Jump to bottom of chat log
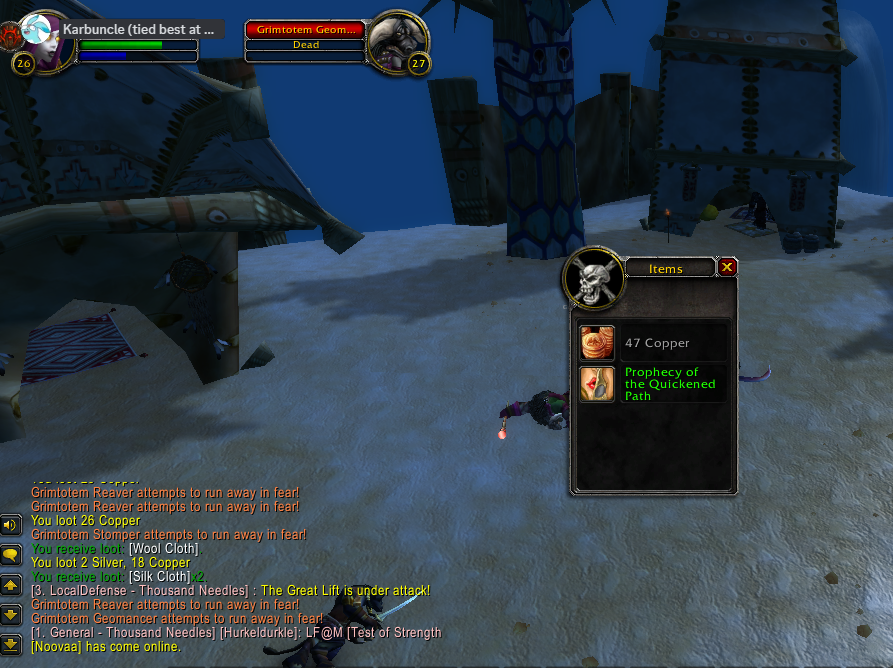Screen dimensions: 893x668 pos(11,644)
